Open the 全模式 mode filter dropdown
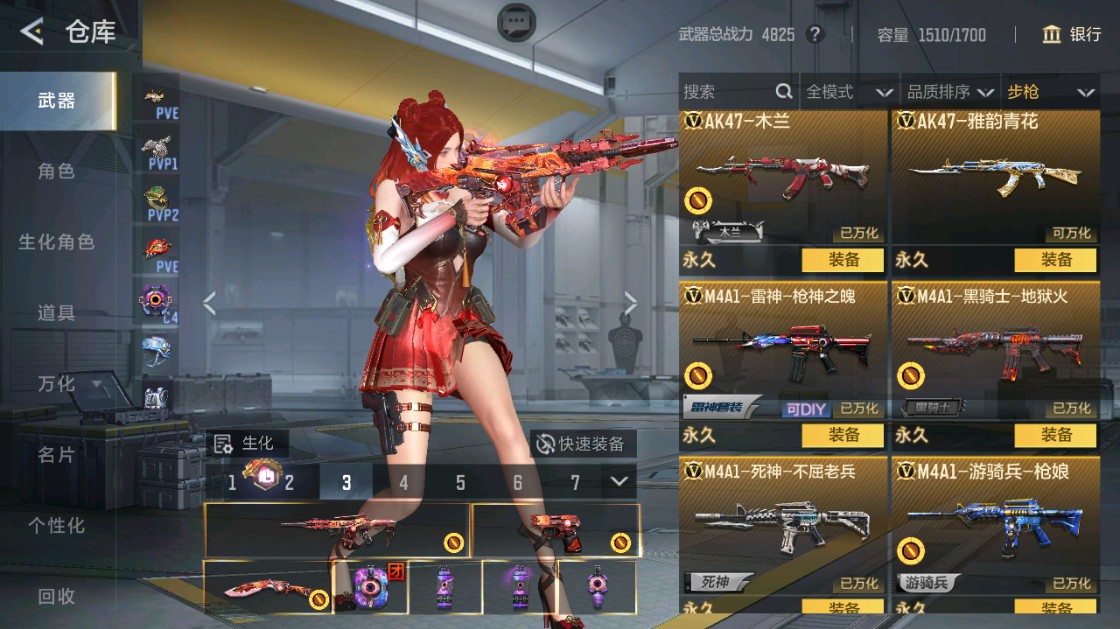 coord(849,92)
